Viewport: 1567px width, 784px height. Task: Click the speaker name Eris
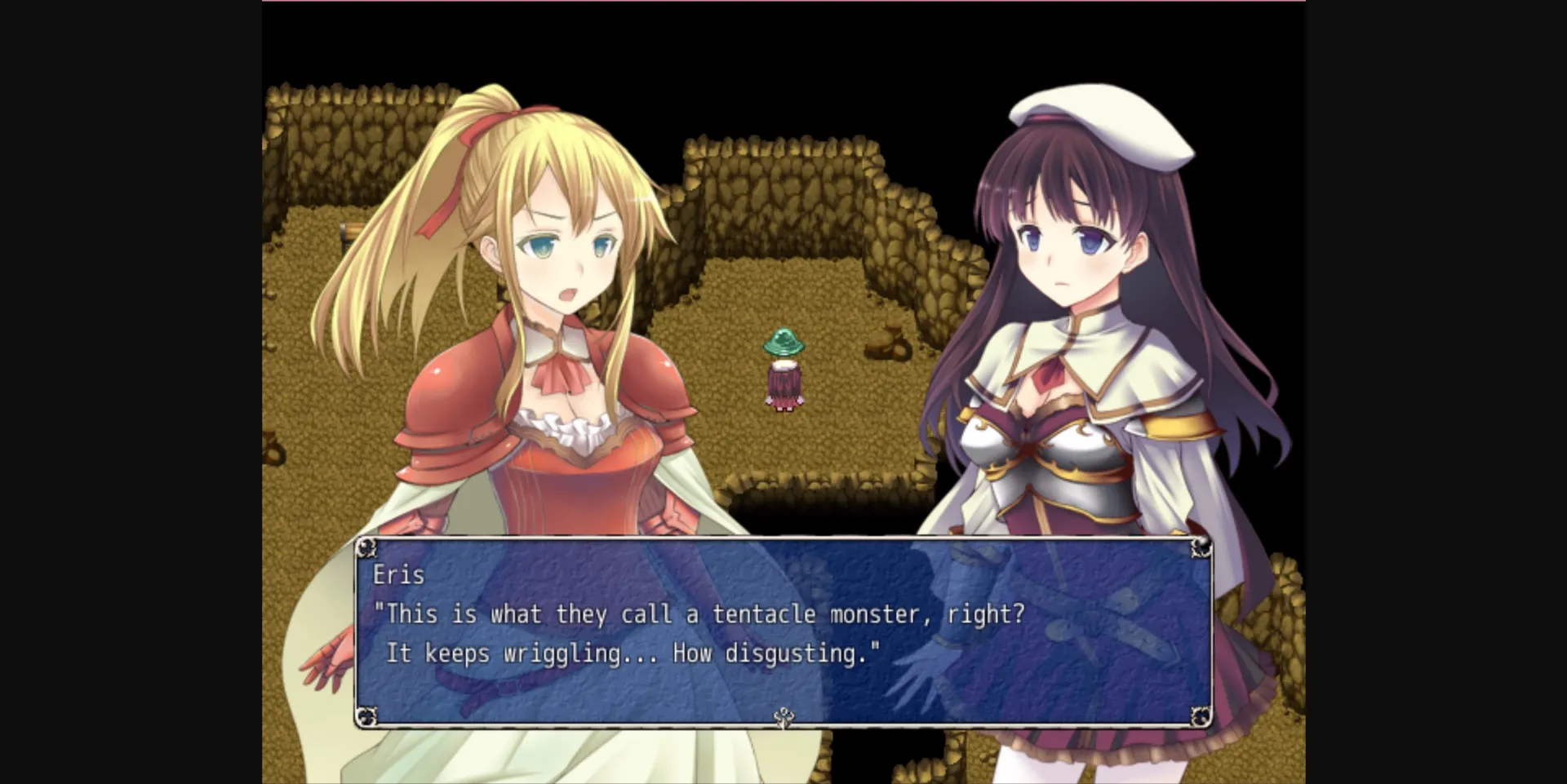point(400,575)
